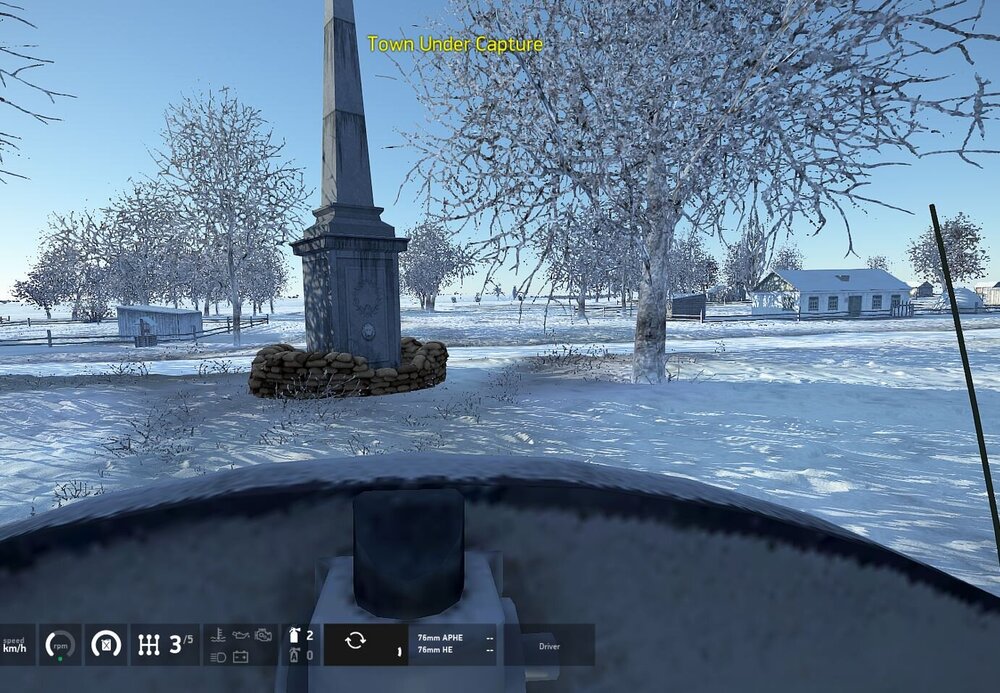Viewport: 1000px width, 693px height.
Task: Click the engine warning indicator icon
Action: coord(263,634)
